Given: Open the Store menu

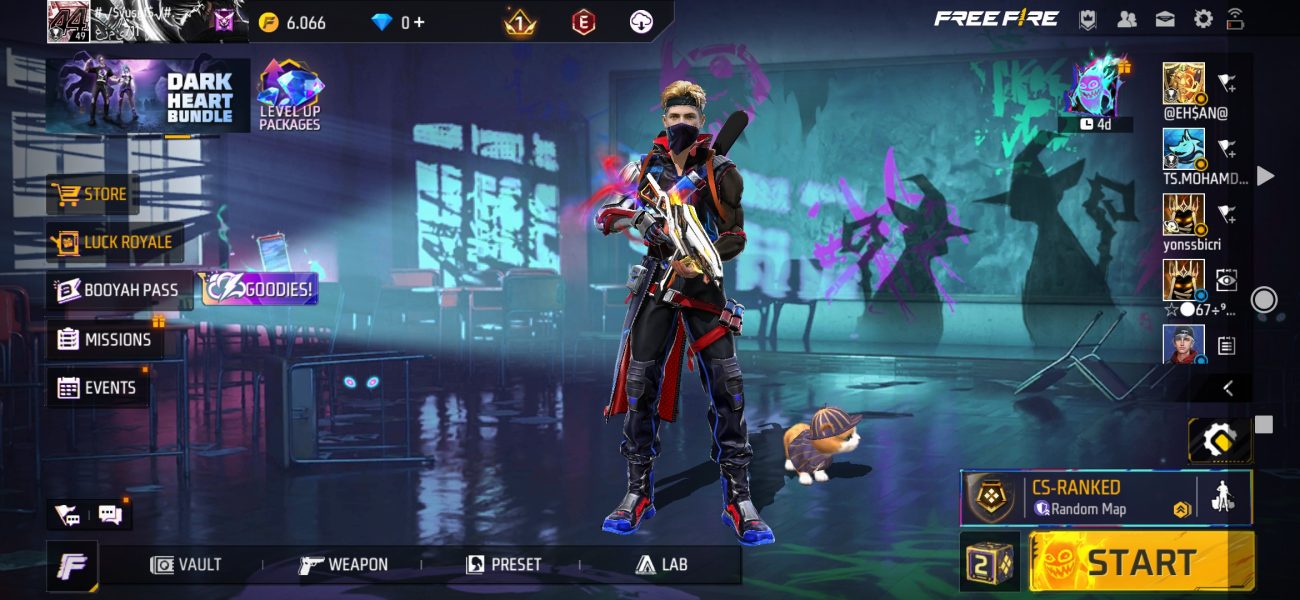Looking at the screenshot, I should click(92, 194).
